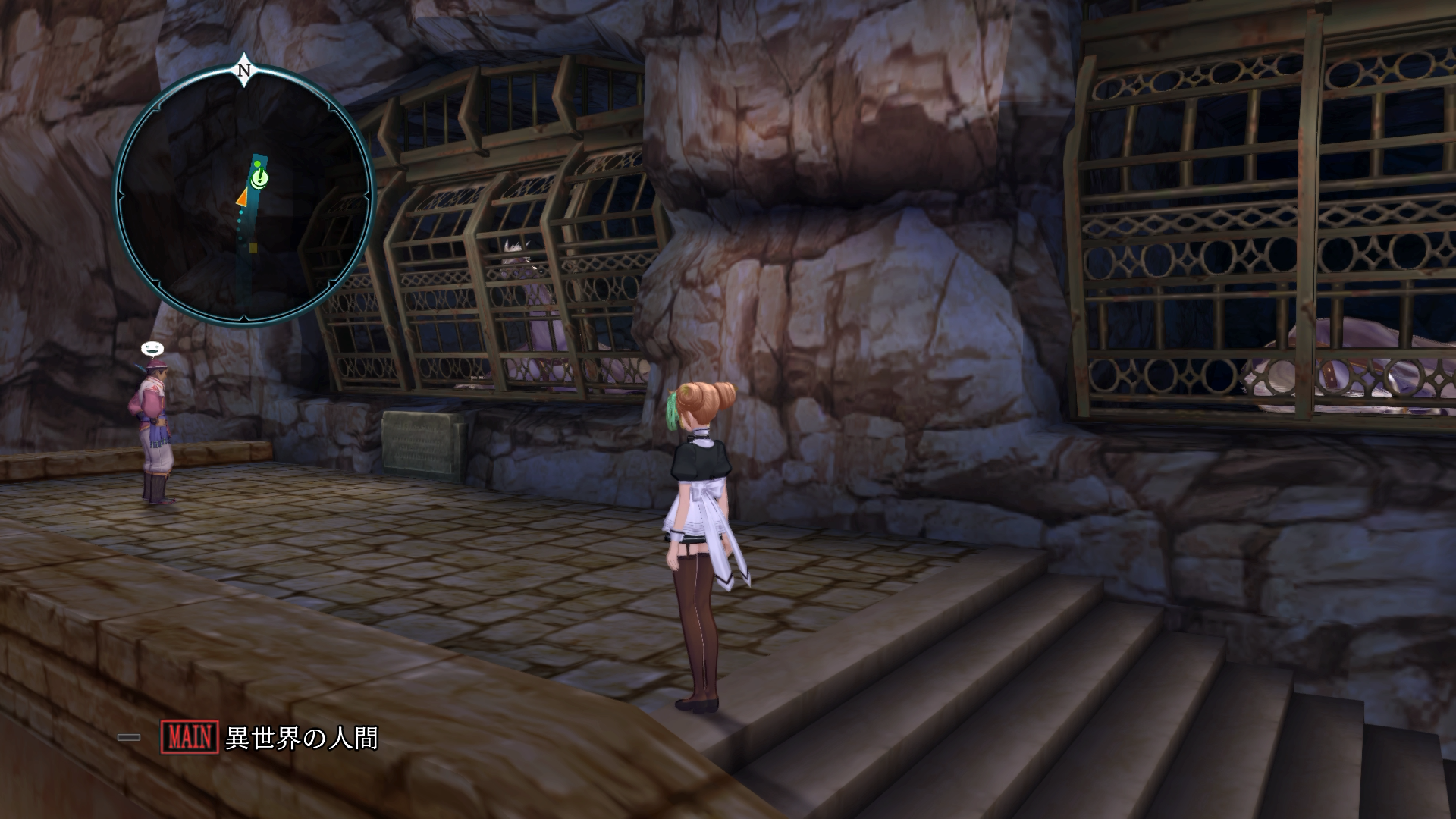The image size is (1456, 819).
Task: Click the north compass indicator on minimap
Action: point(244,70)
